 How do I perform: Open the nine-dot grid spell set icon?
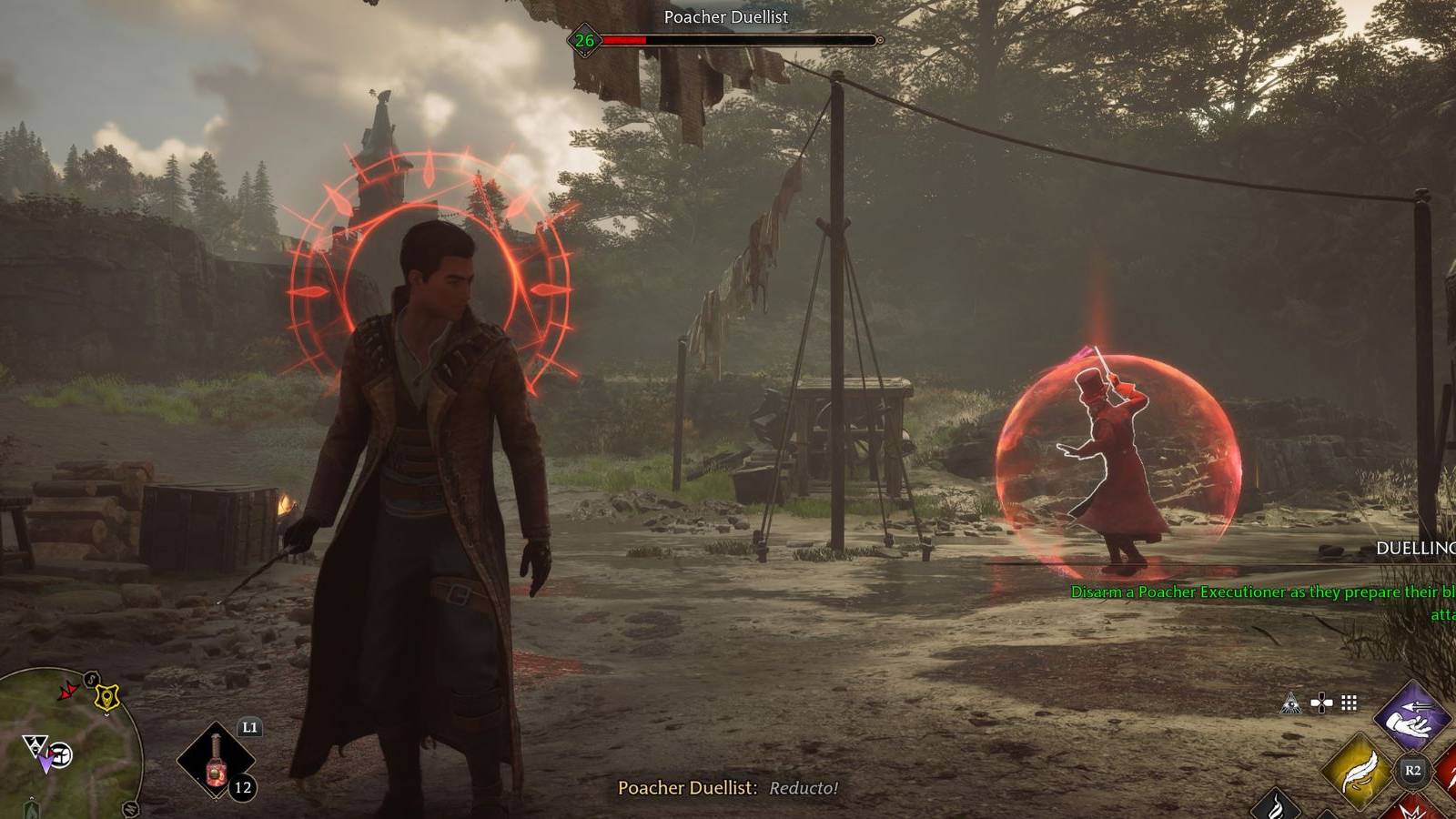(1350, 703)
